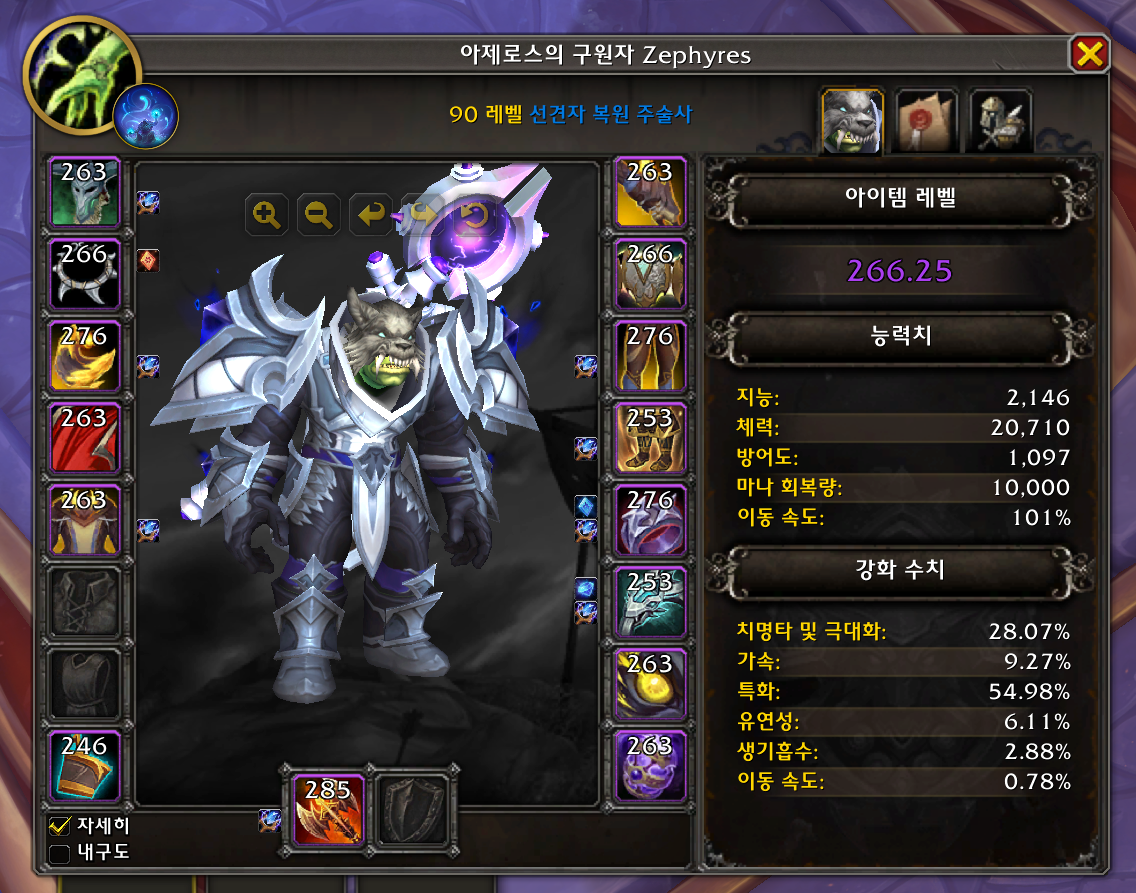
Task: Click the gloves slot showing item level 263
Action: (650, 191)
